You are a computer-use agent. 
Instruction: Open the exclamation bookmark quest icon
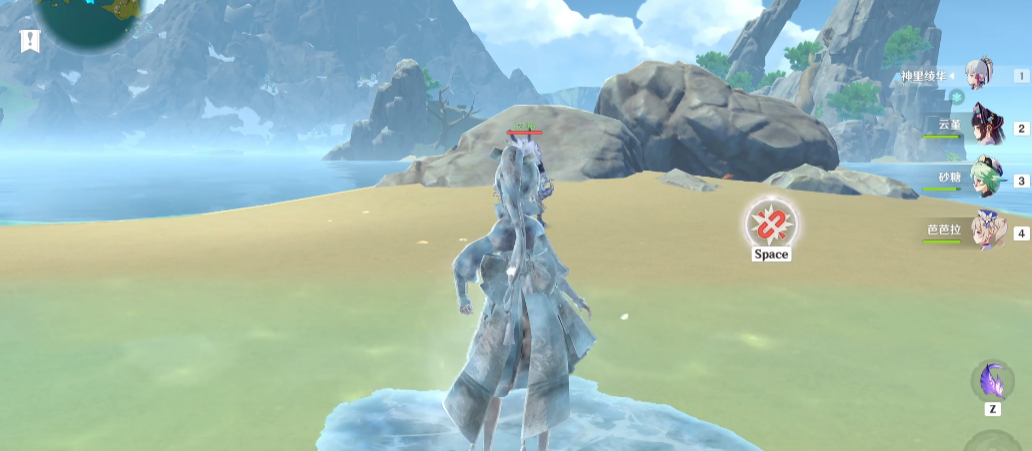pos(30,41)
